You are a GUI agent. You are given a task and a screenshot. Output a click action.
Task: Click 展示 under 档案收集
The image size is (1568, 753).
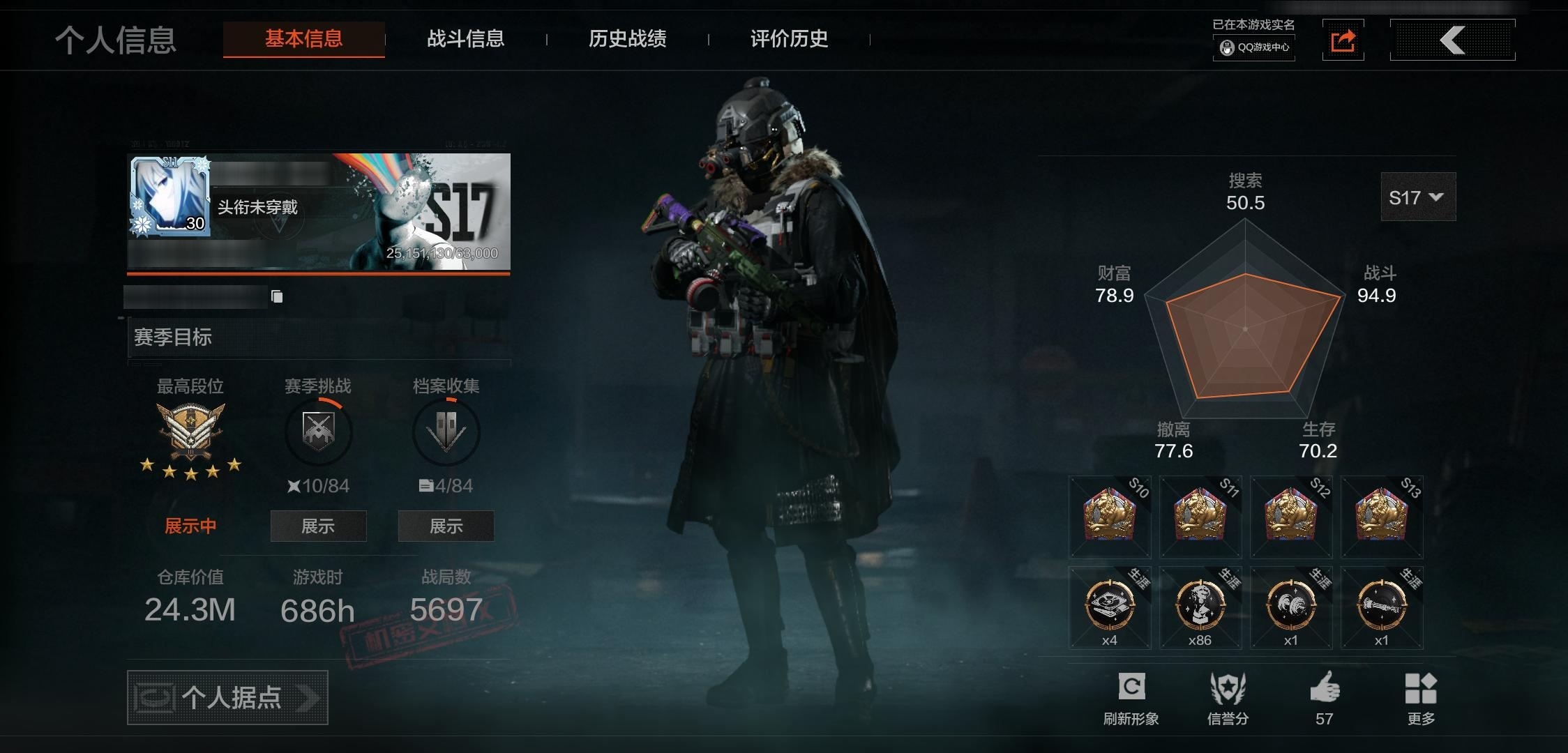(x=446, y=526)
